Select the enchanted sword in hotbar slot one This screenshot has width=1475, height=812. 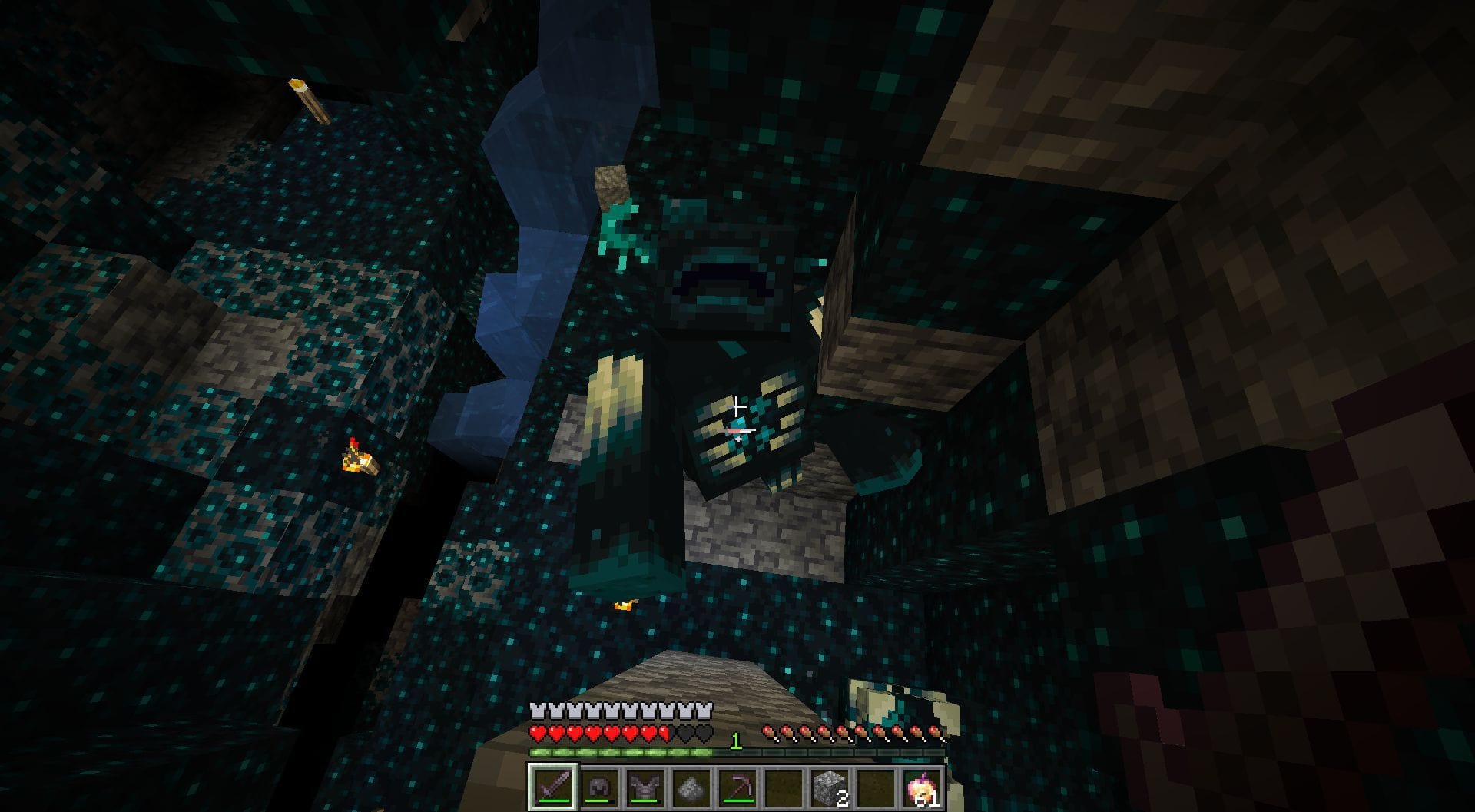click(x=553, y=785)
